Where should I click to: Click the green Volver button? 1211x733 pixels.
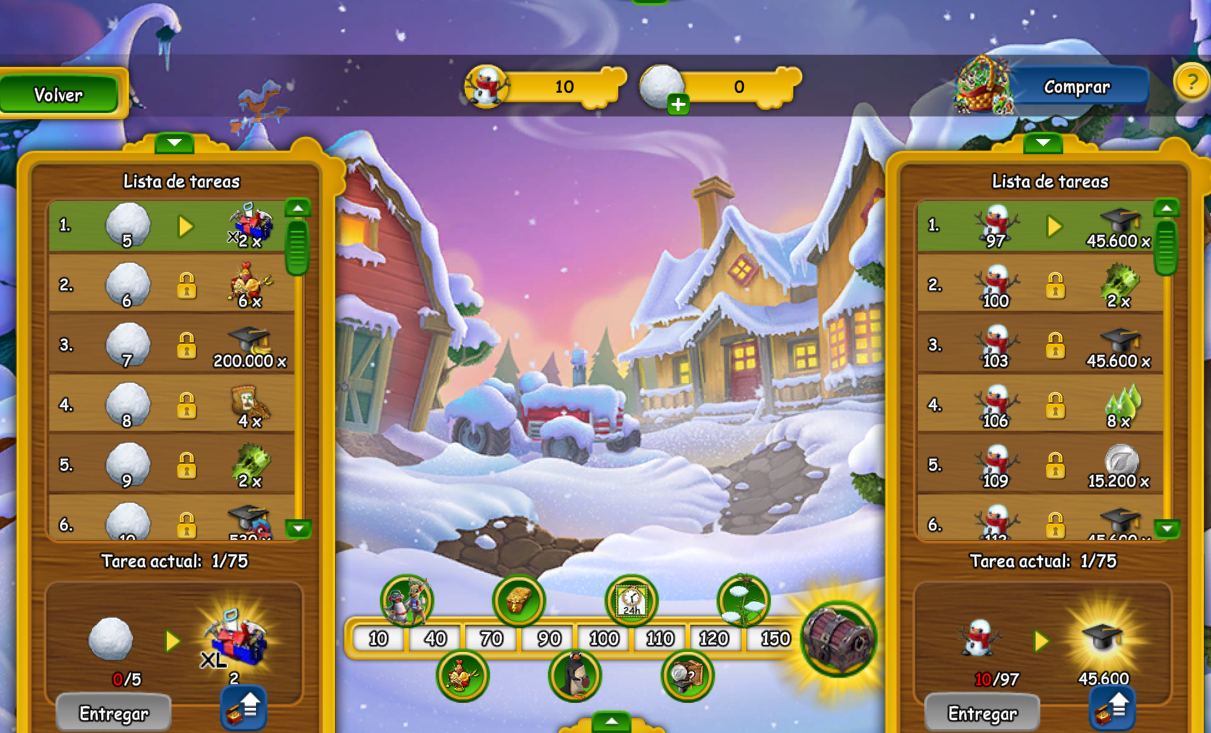[59, 95]
